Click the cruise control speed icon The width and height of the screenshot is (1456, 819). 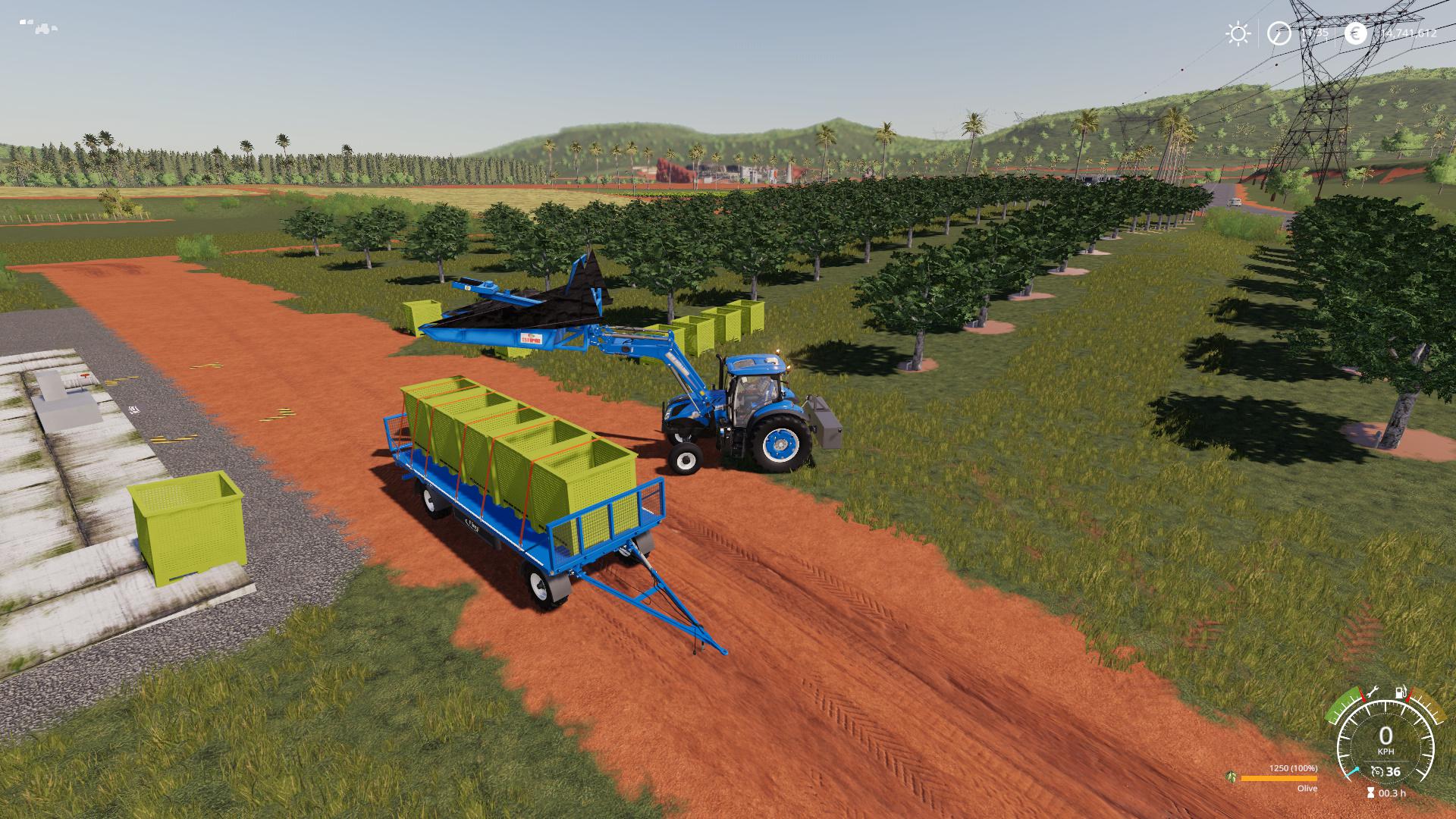click(1376, 772)
